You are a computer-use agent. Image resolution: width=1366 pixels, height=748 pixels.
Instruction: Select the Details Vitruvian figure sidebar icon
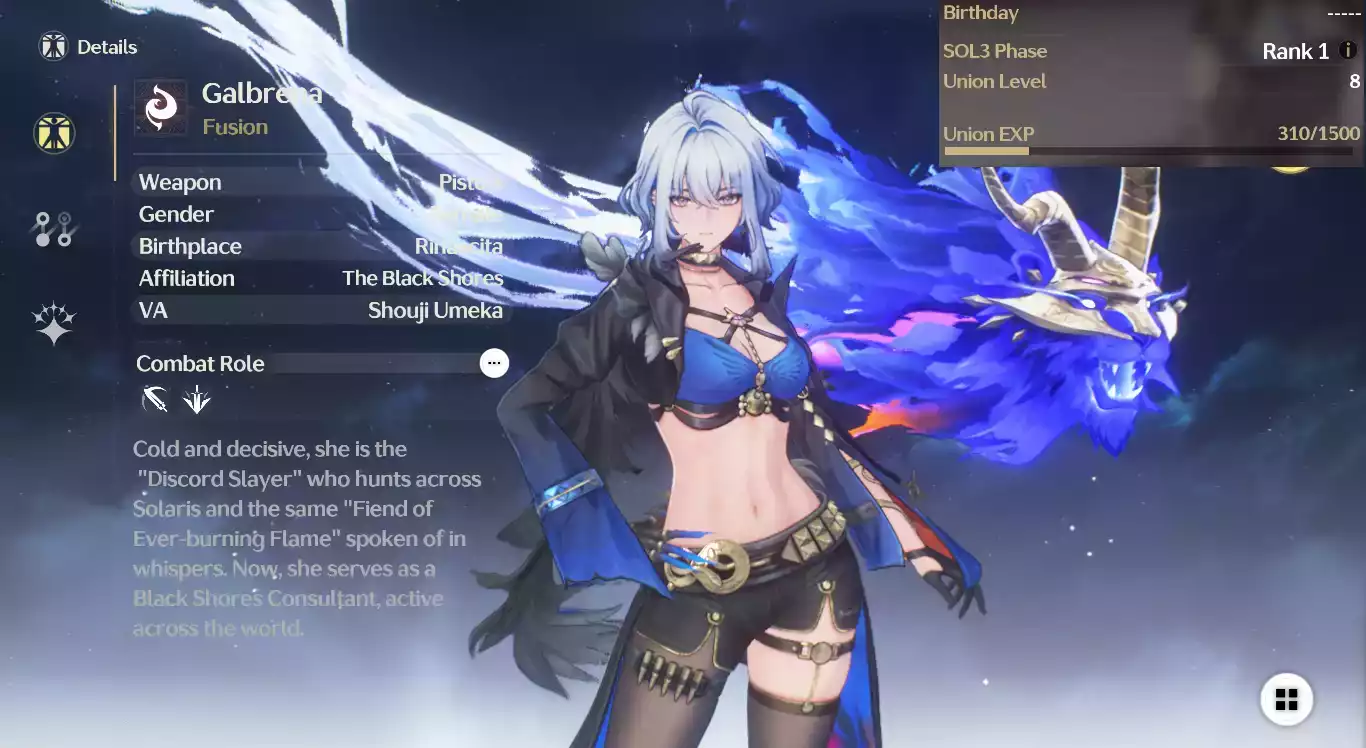tap(54, 133)
